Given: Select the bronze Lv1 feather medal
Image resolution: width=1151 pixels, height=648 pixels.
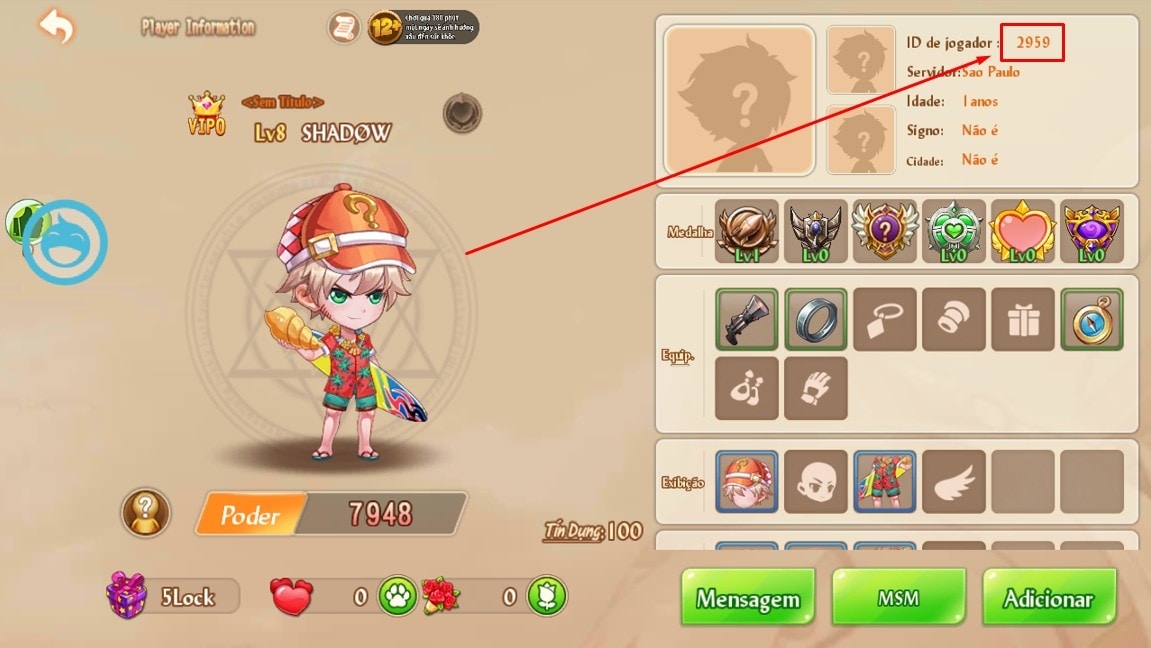Looking at the screenshot, I should pos(747,232).
